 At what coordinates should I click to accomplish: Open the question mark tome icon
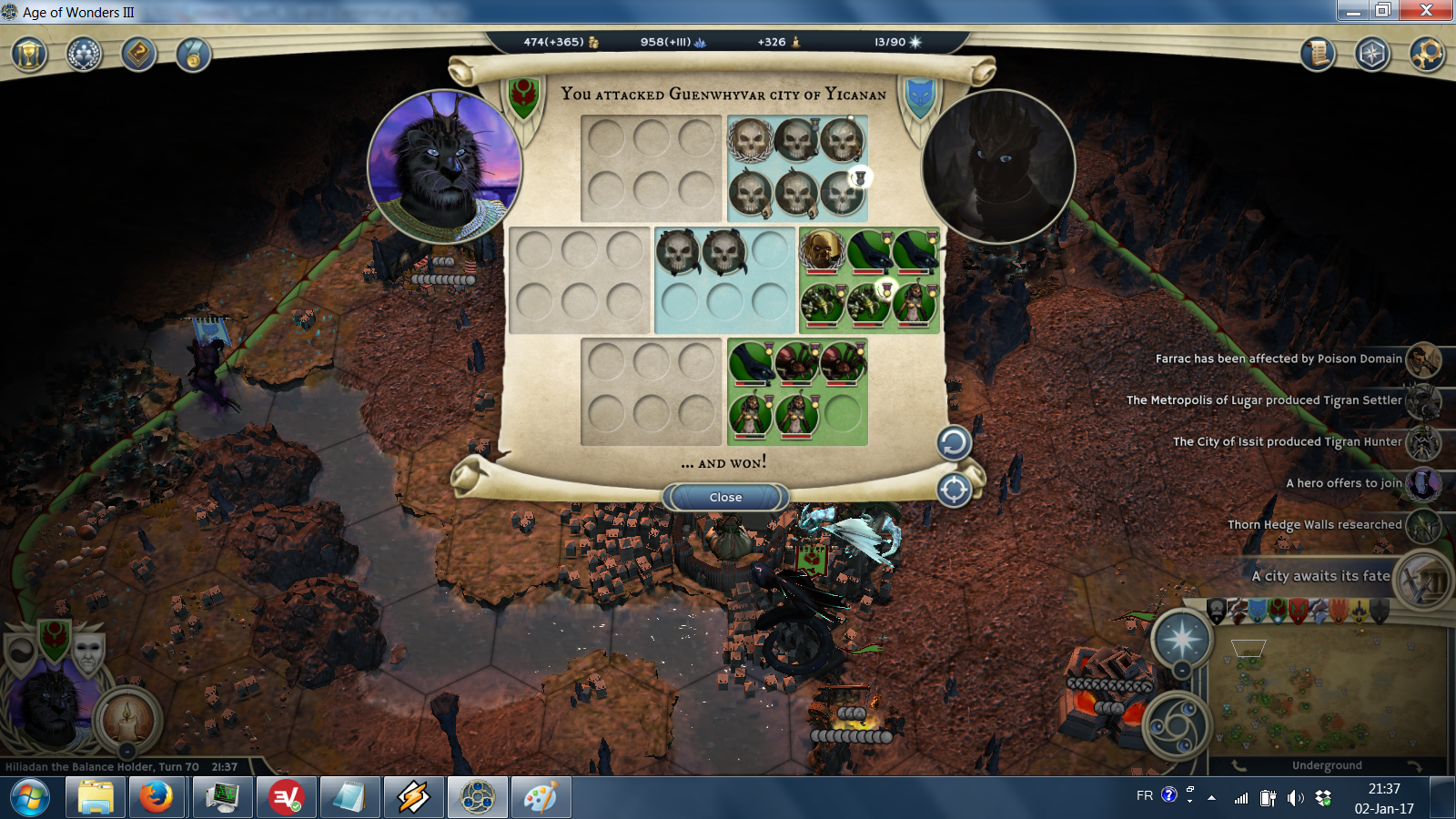pos(138,55)
